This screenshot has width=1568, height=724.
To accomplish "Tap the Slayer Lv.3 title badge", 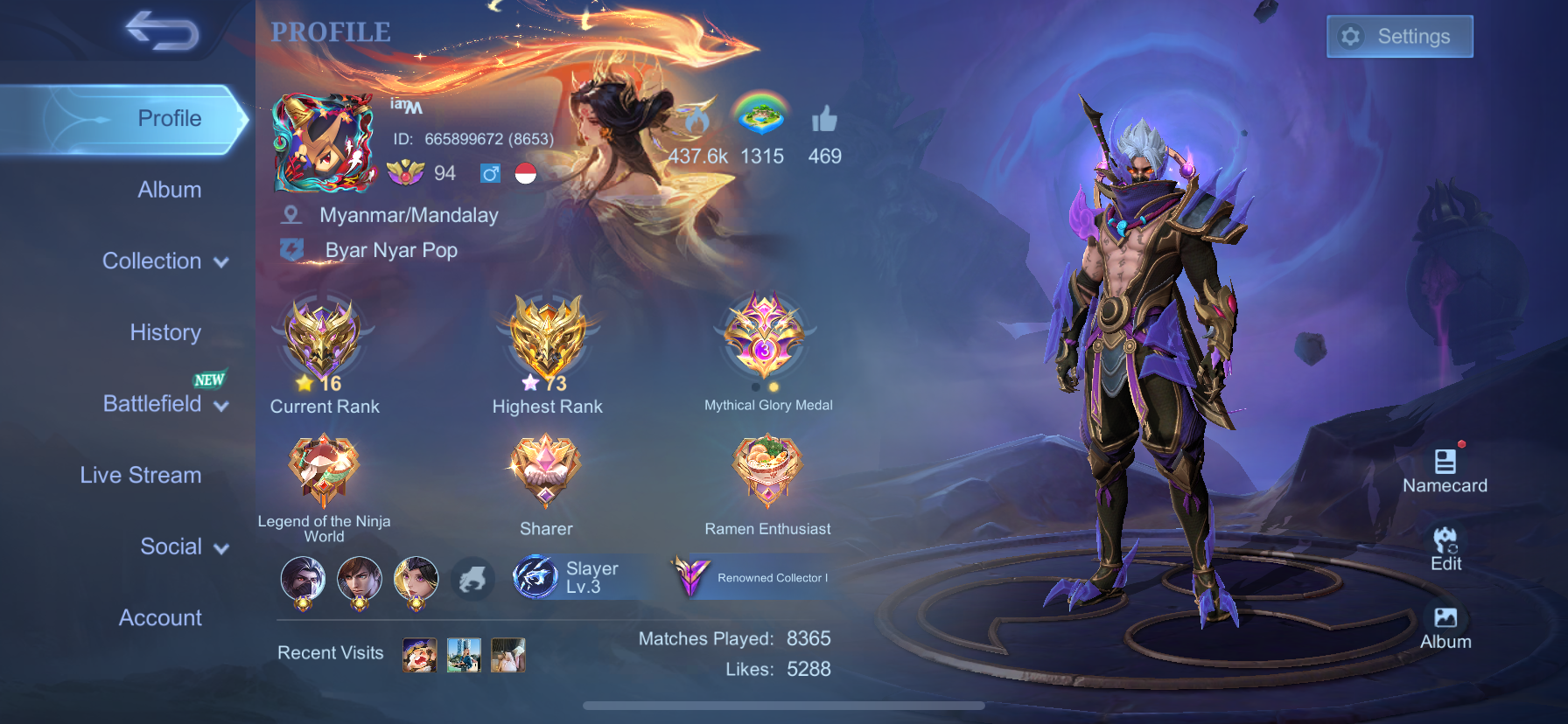I will tap(569, 577).
